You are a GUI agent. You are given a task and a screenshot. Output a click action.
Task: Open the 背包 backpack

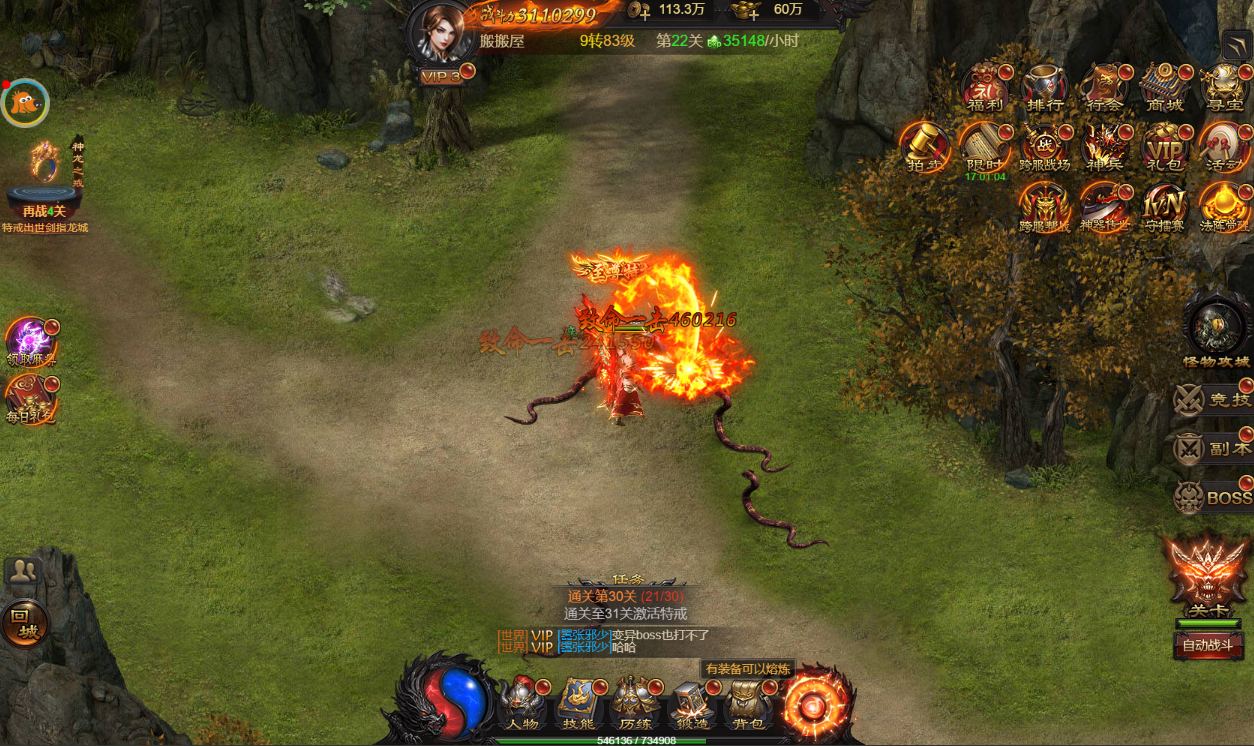[x=747, y=703]
